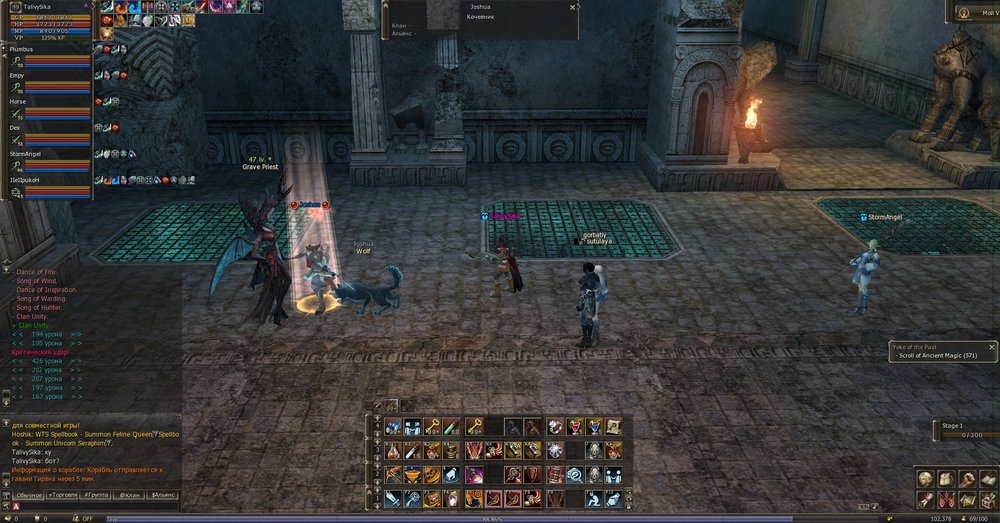Select party member StormAngel in party list
Image resolution: width=1000 pixels, height=523 pixels.
[x=26, y=153]
